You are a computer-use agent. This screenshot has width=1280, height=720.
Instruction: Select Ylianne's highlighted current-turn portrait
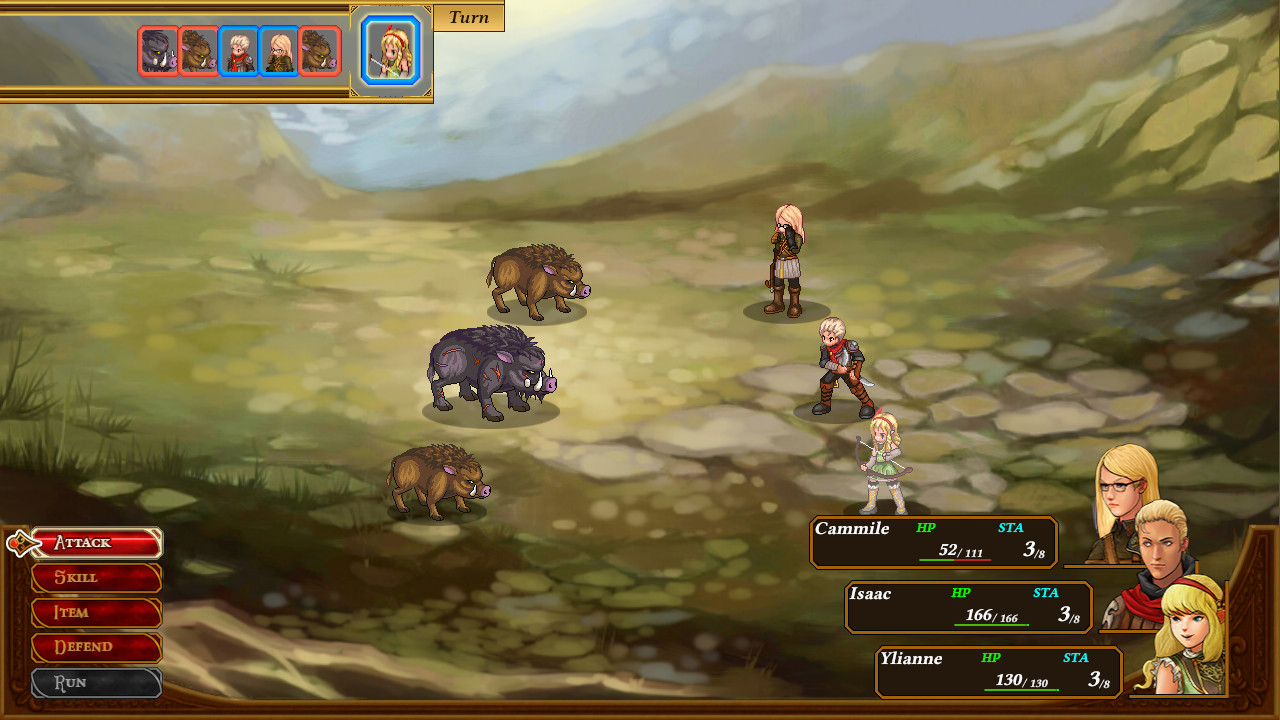(x=390, y=50)
